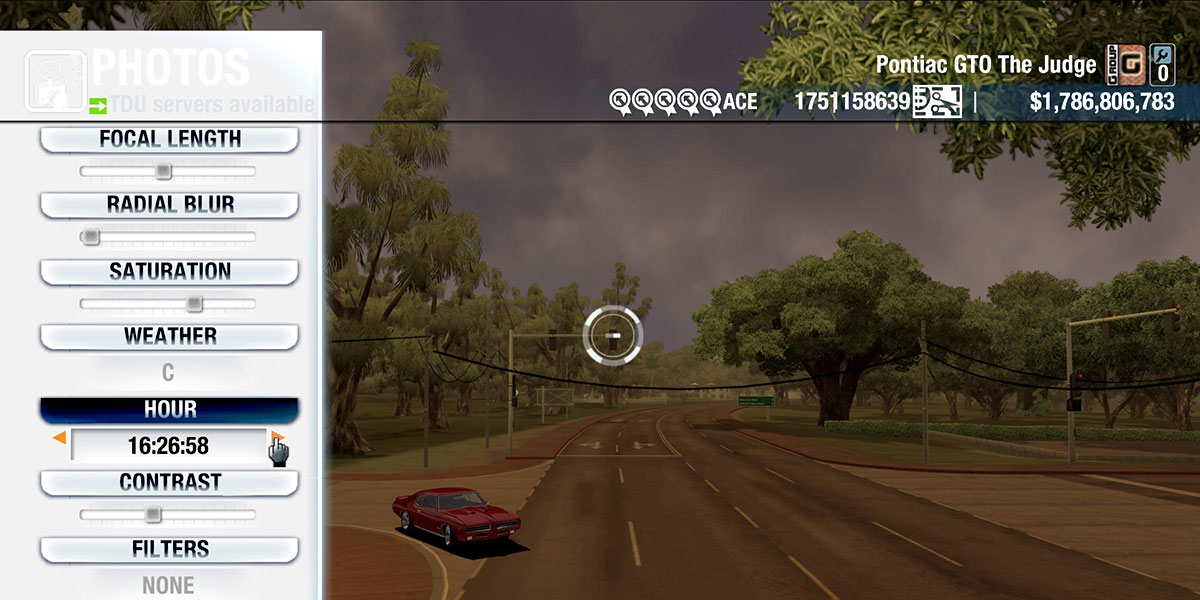Image resolution: width=1200 pixels, height=600 pixels.
Task: Decrease the hour with the left arrow
Action: click(x=60, y=438)
